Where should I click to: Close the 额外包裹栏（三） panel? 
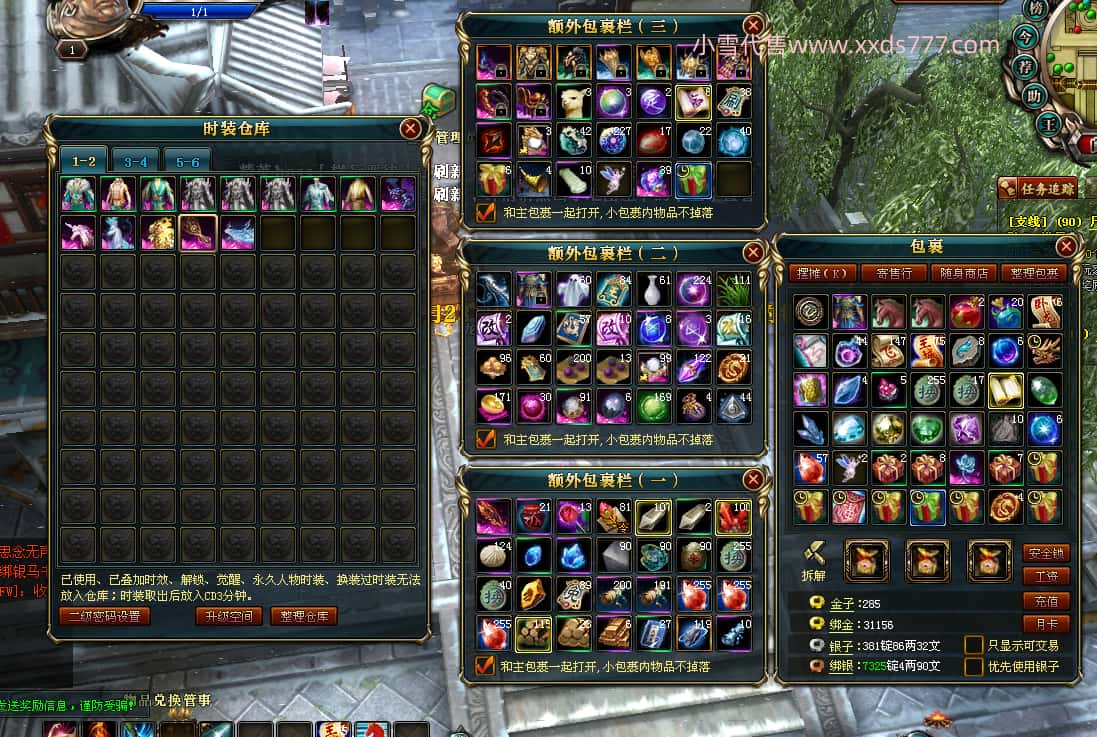pos(753,26)
